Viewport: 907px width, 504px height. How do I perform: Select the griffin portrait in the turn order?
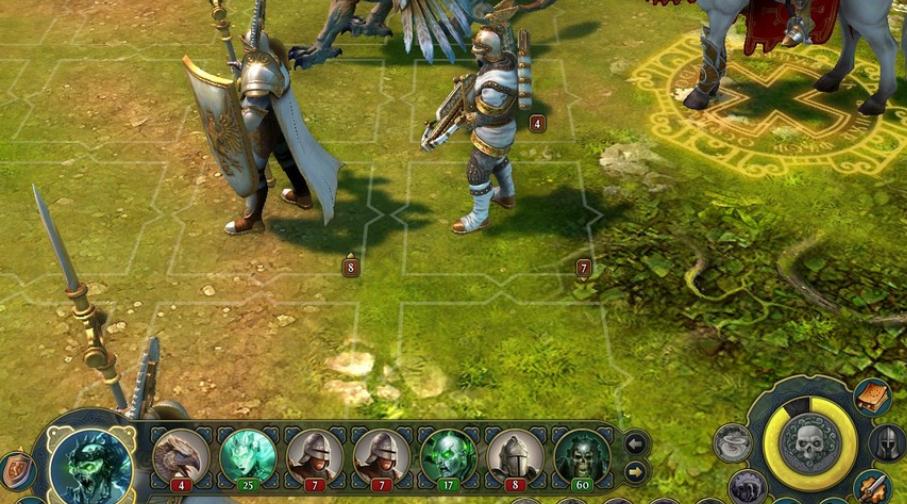[x=181, y=455]
